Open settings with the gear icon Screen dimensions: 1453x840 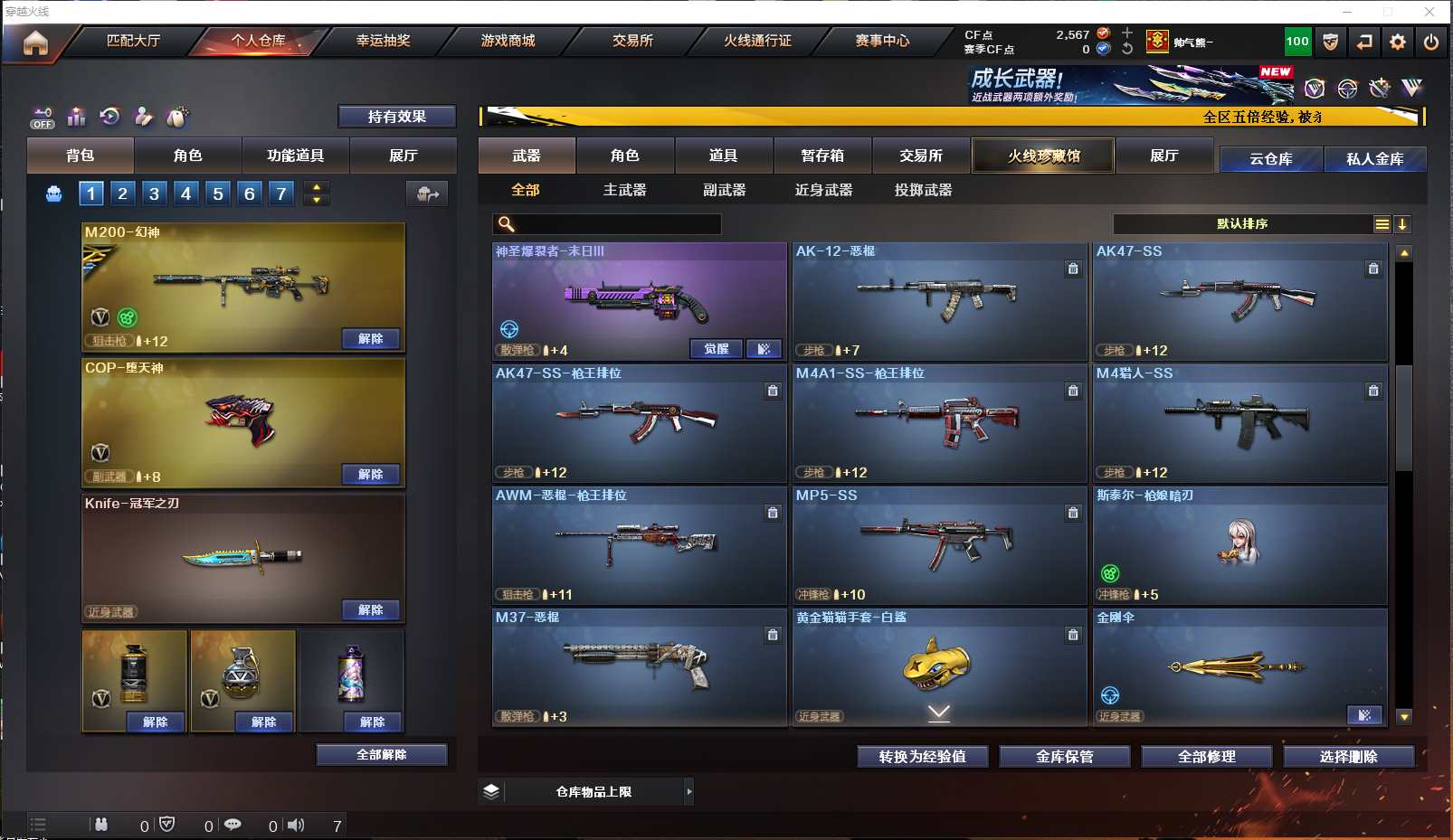click(1398, 42)
